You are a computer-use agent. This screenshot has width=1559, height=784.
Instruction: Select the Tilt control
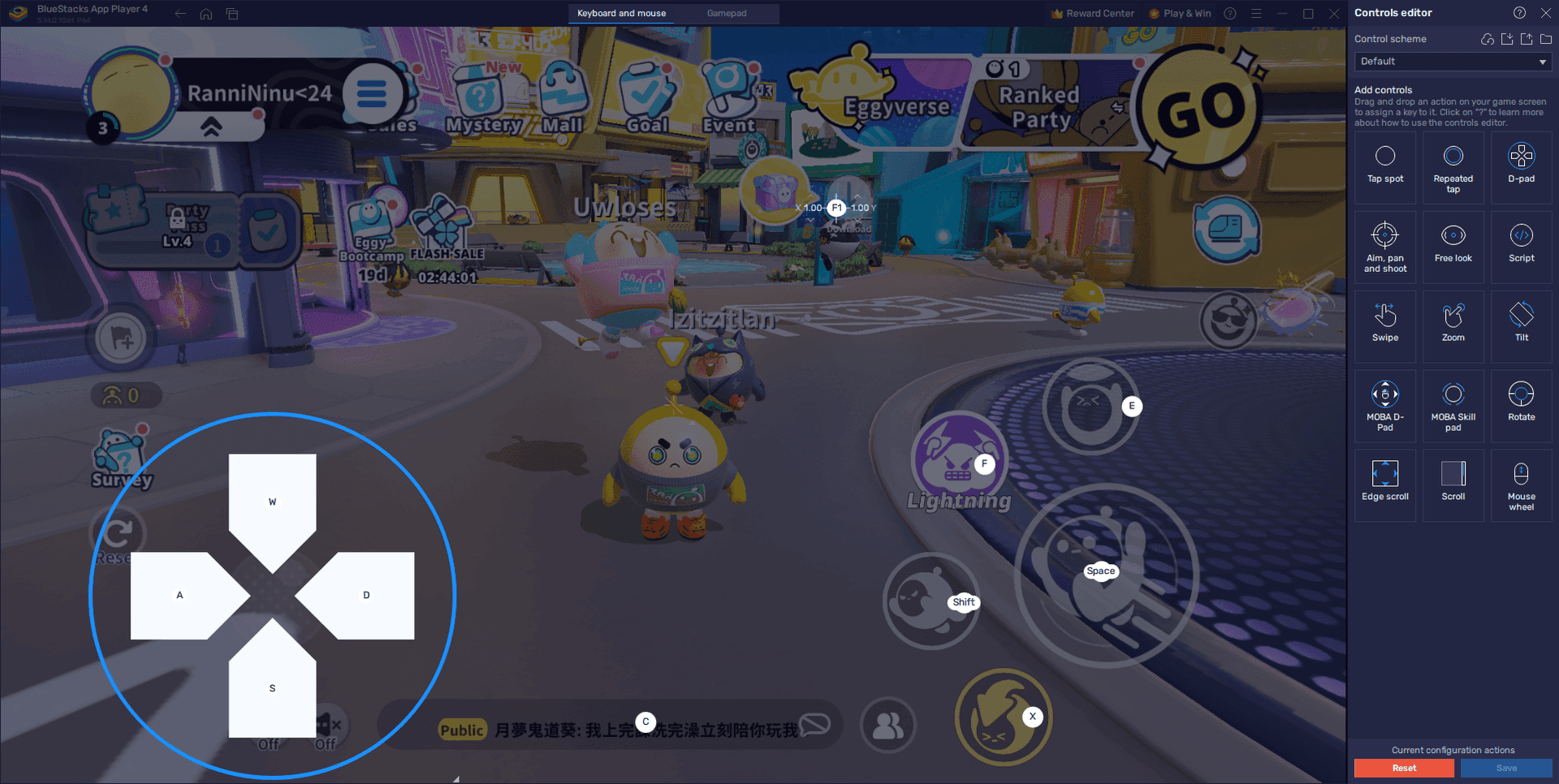[1521, 325]
